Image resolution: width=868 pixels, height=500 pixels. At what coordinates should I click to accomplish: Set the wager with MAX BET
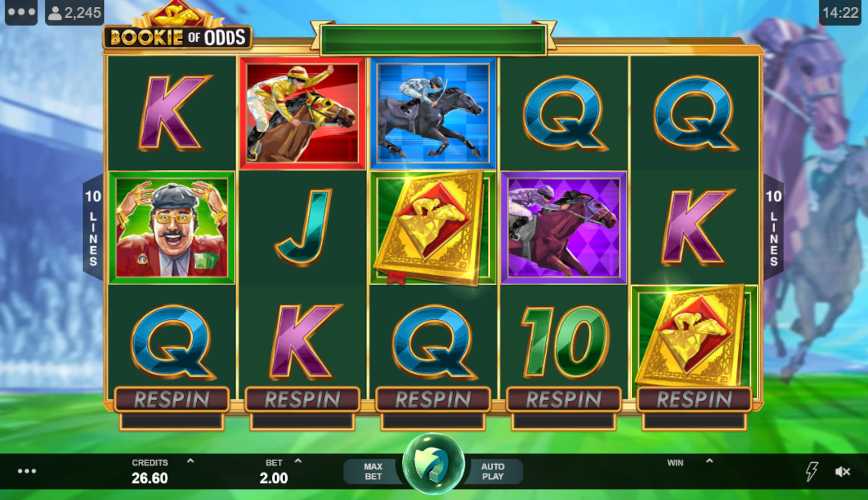click(373, 471)
